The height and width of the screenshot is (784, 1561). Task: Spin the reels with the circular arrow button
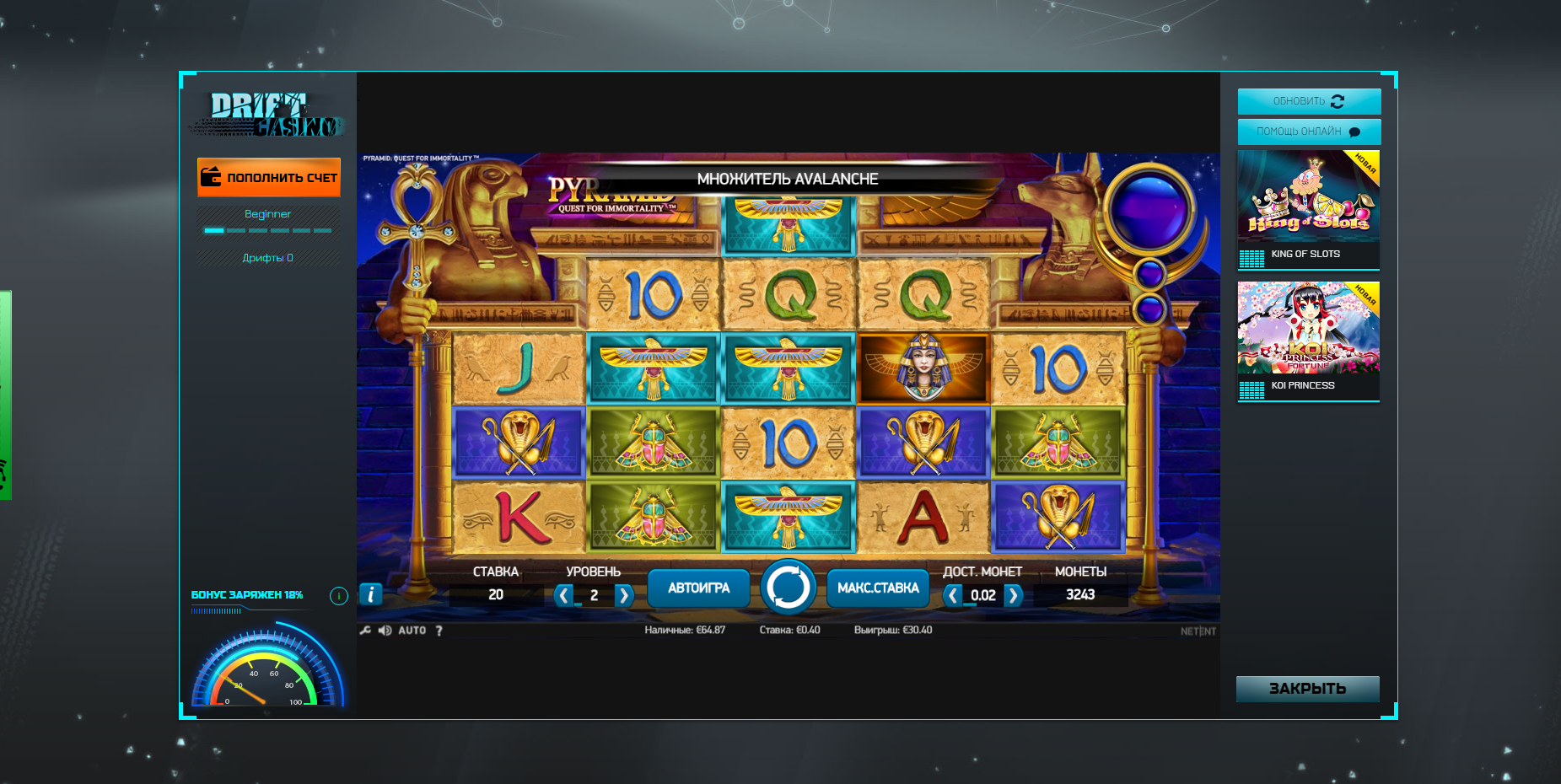(x=788, y=588)
